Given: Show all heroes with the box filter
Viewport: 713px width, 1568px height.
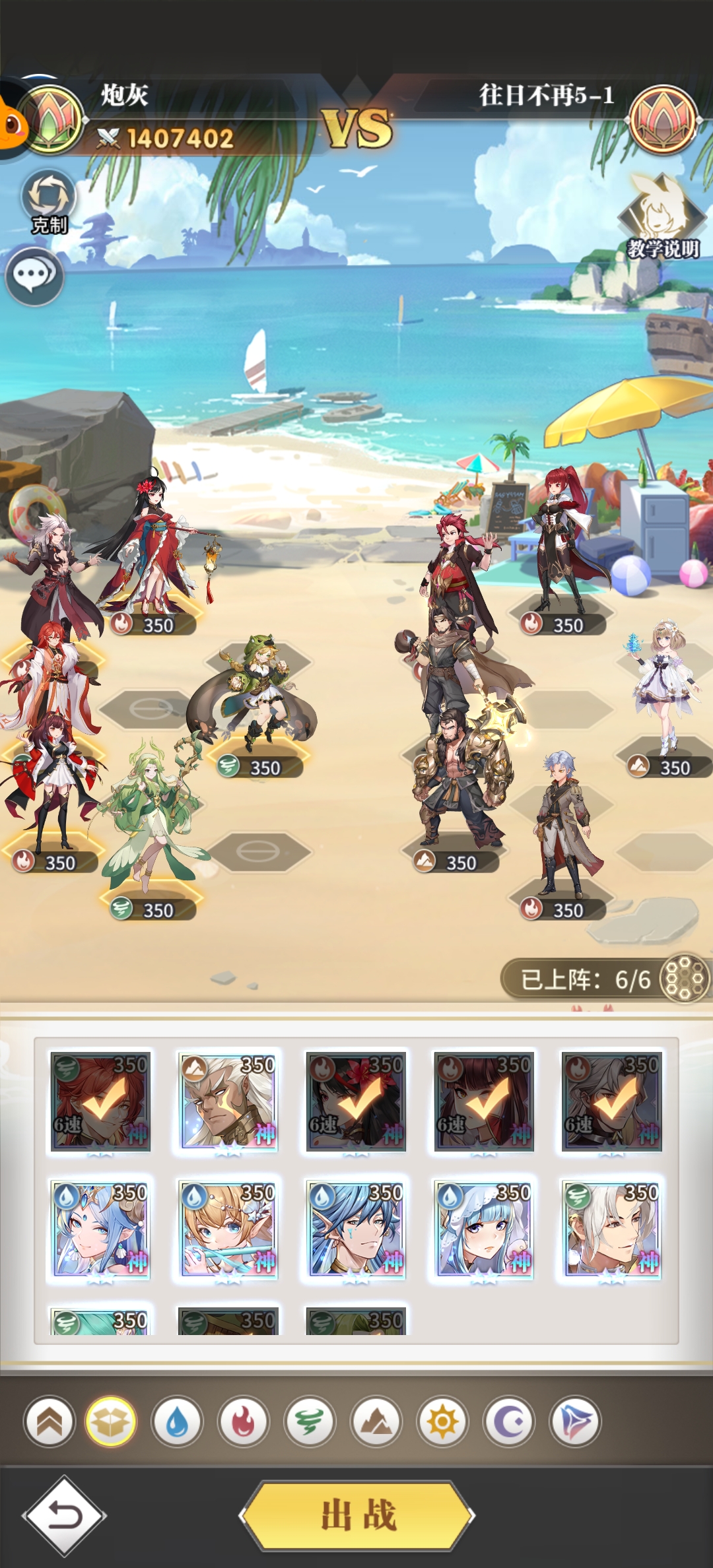Looking at the screenshot, I should 111,1421.
